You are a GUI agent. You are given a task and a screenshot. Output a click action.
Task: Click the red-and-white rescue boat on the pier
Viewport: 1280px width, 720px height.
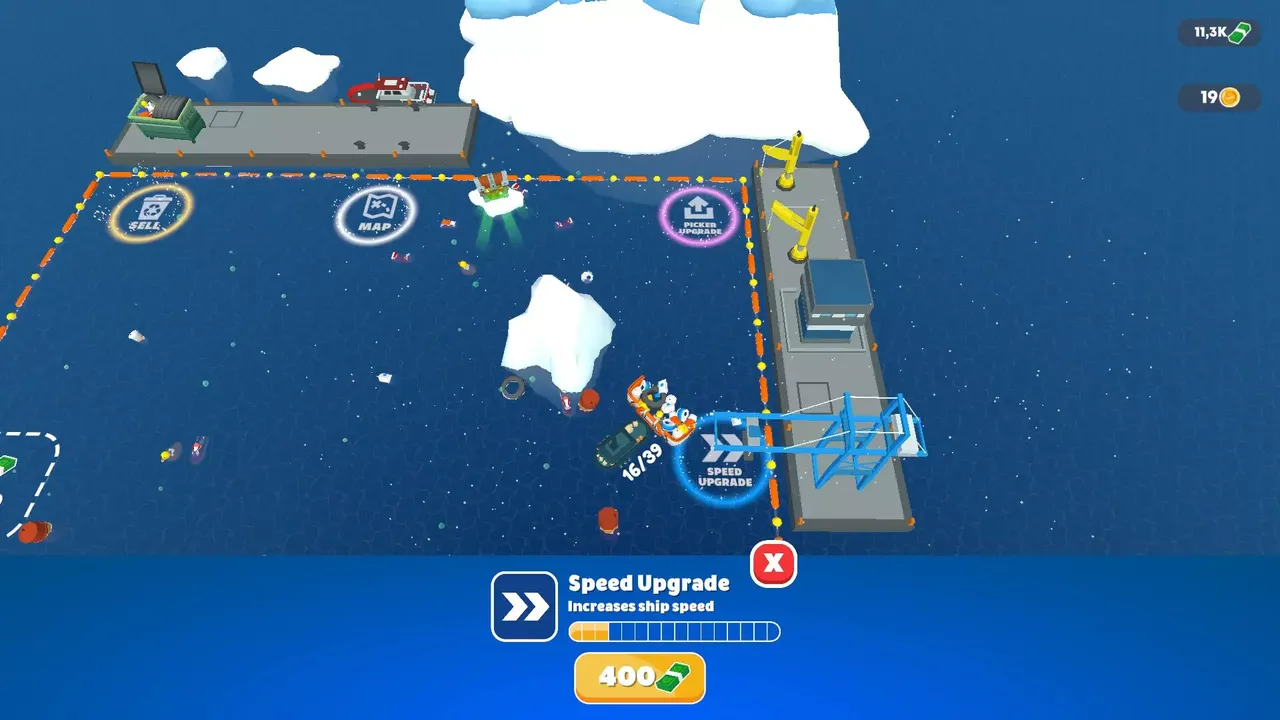click(392, 90)
